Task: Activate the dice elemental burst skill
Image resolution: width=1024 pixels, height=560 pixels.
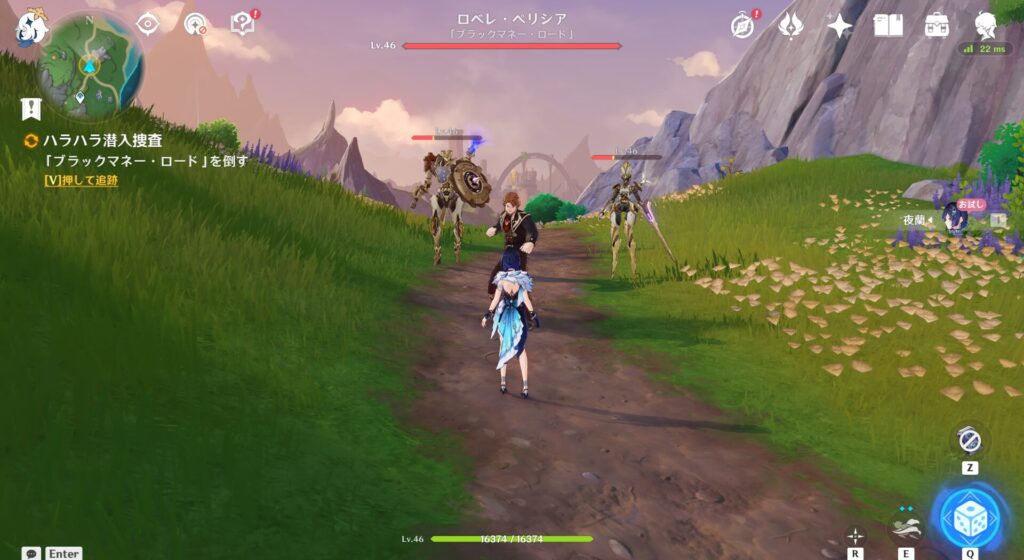Action: pyautogui.click(x=970, y=517)
